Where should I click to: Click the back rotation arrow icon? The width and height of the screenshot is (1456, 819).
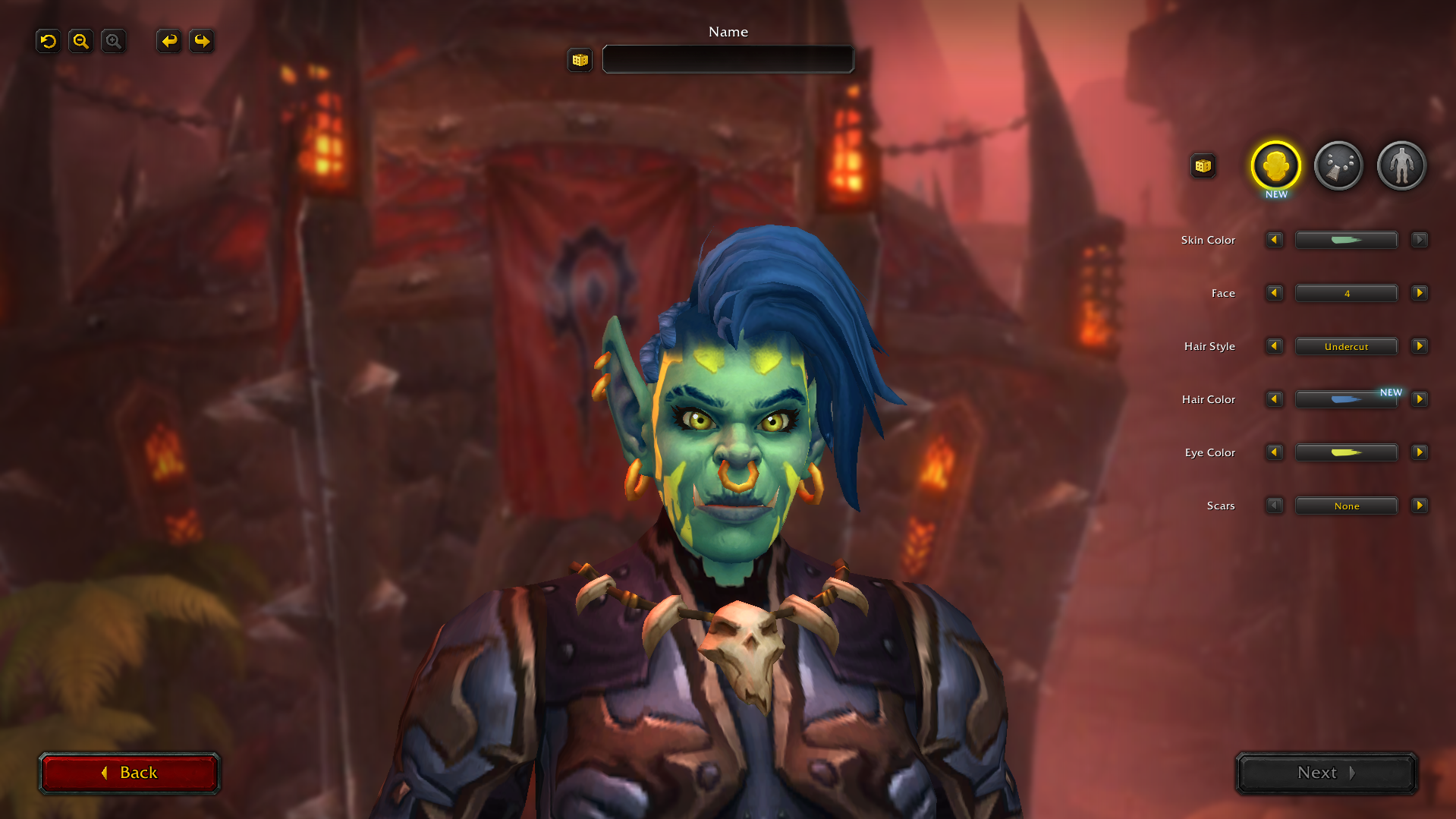168,41
